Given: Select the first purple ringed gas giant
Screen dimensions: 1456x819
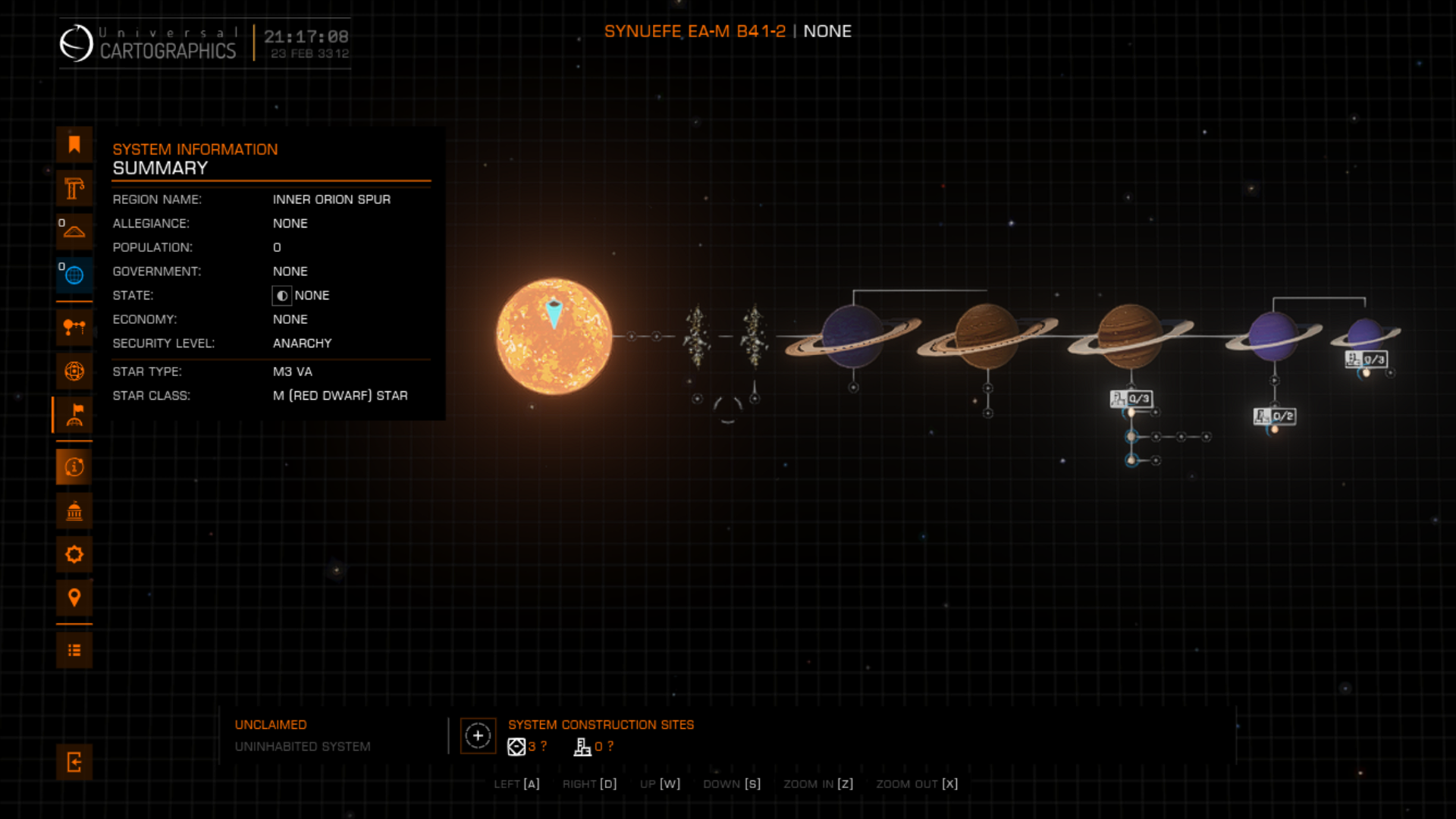Looking at the screenshot, I should pyautogui.click(x=852, y=336).
